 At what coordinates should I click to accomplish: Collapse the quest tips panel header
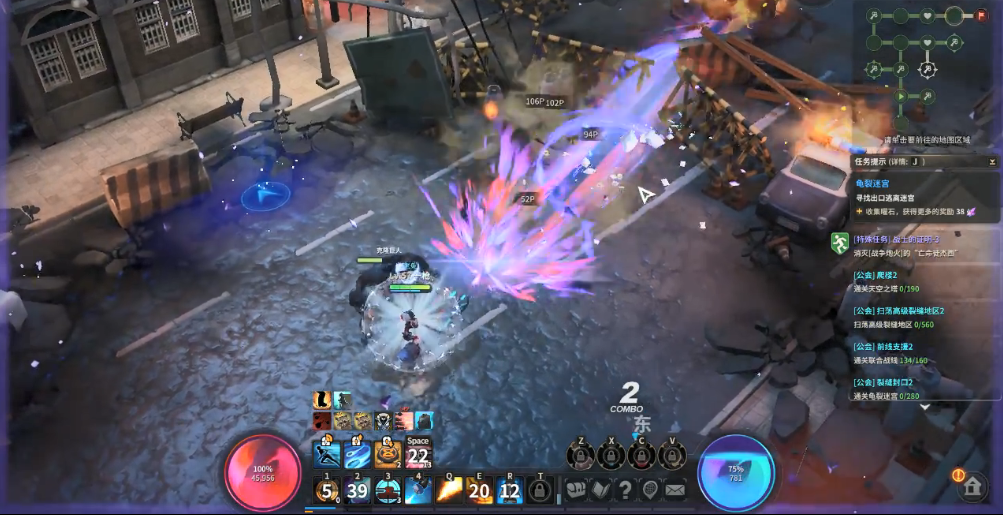[x=991, y=161]
